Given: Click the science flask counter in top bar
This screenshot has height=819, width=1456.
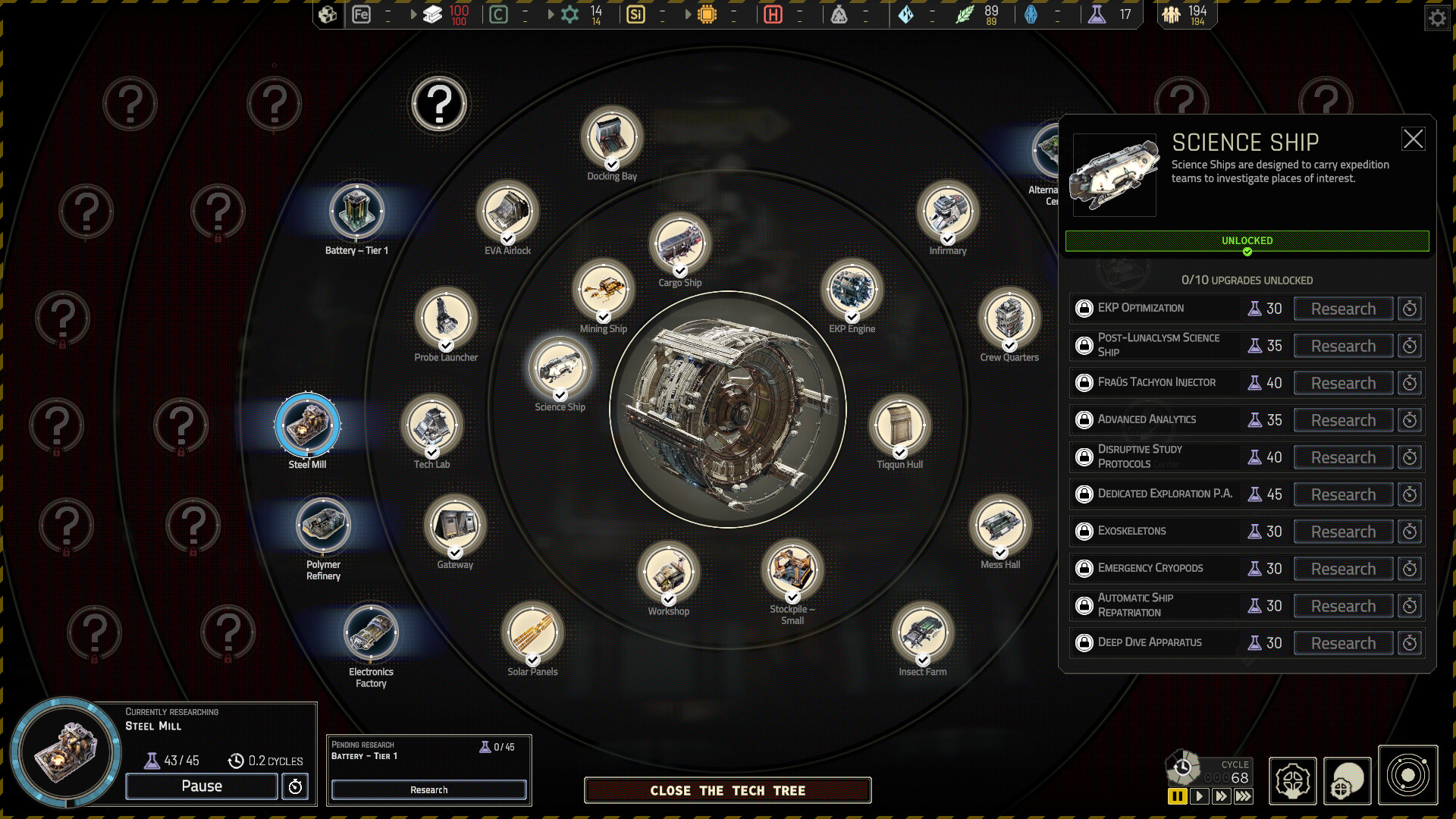Looking at the screenshot, I should (x=1104, y=14).
